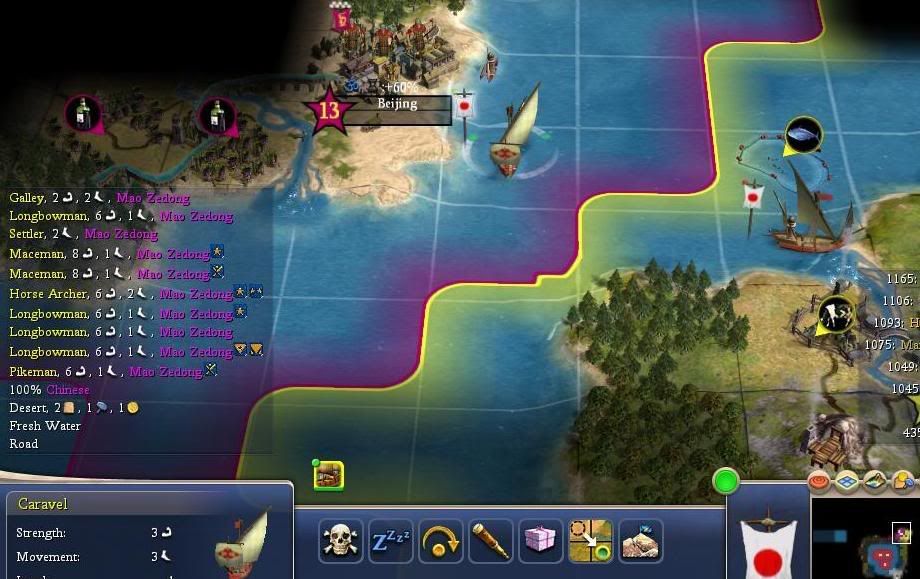Put the unit to sleep (Zzz)
Viewport: 920px width, 579px height.
pyautogui.click(x=391, y=541)
